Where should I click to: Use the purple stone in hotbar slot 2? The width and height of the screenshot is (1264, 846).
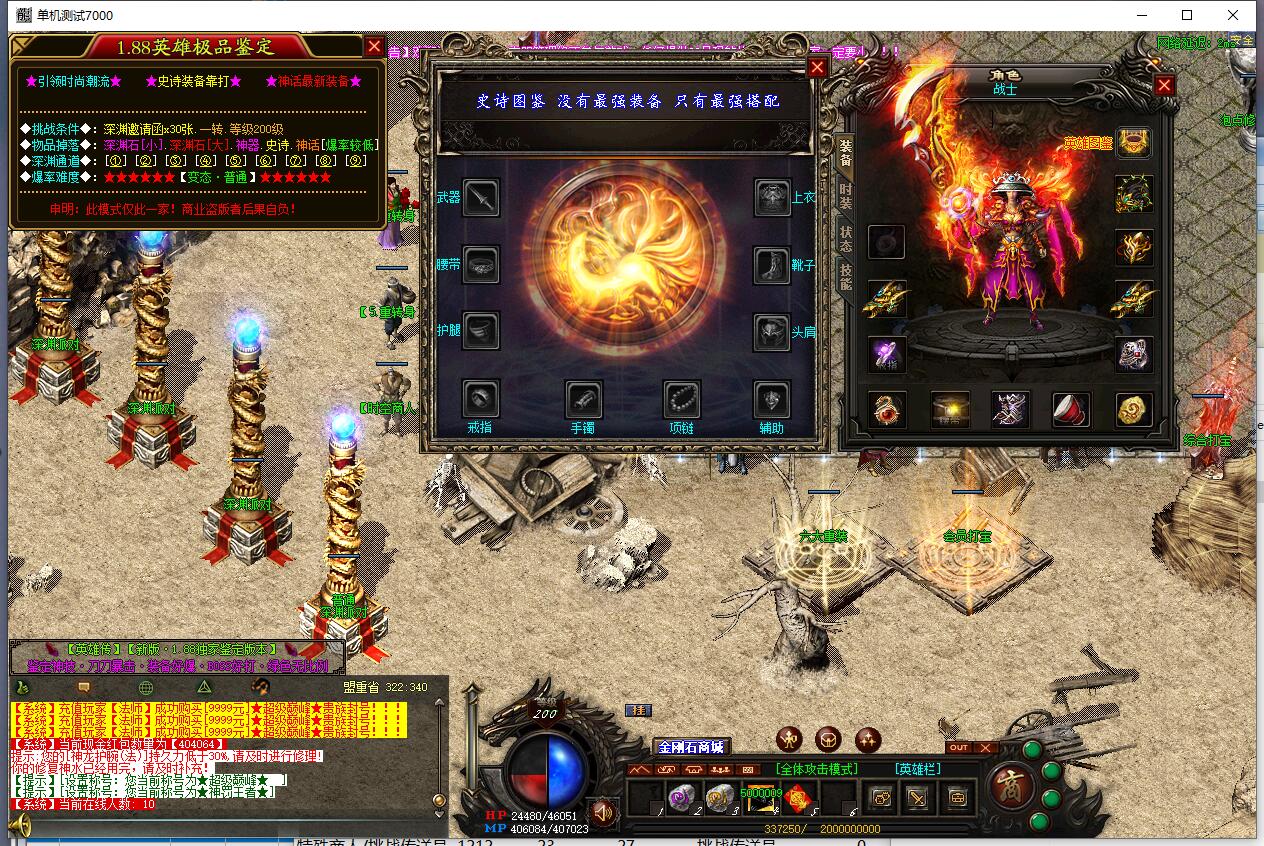click(x=681, y=797)
